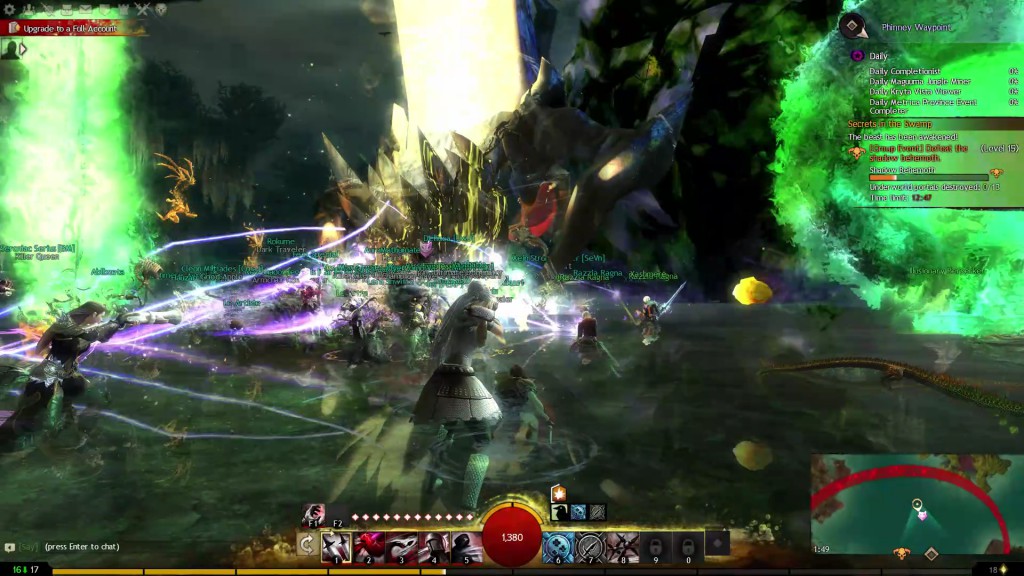
Task: Activate the blue healing skill in slot 6
Action: [x=558, y=547]
